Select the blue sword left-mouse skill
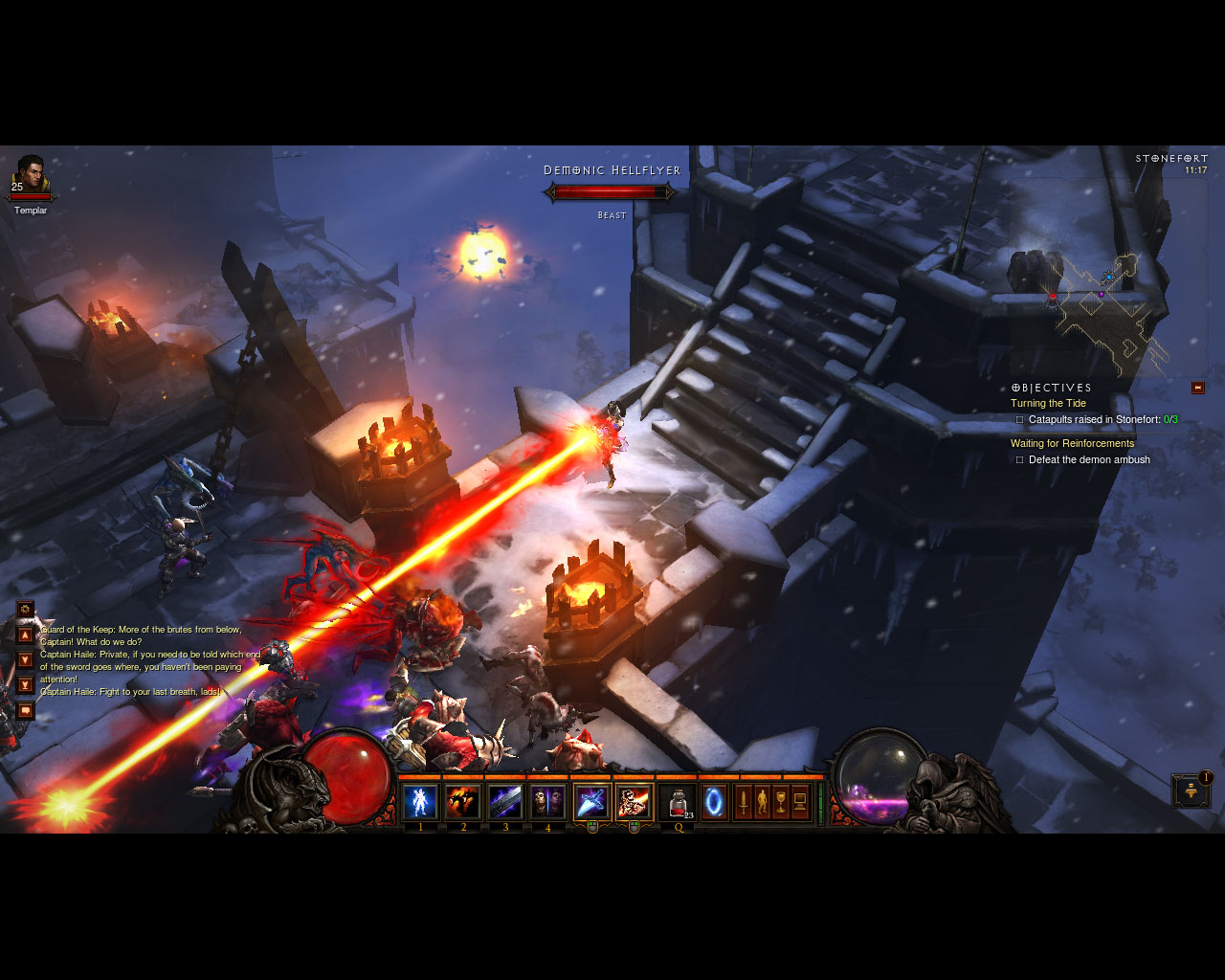1225x980 pixels. pyautogui.click(x=591, y=802)
